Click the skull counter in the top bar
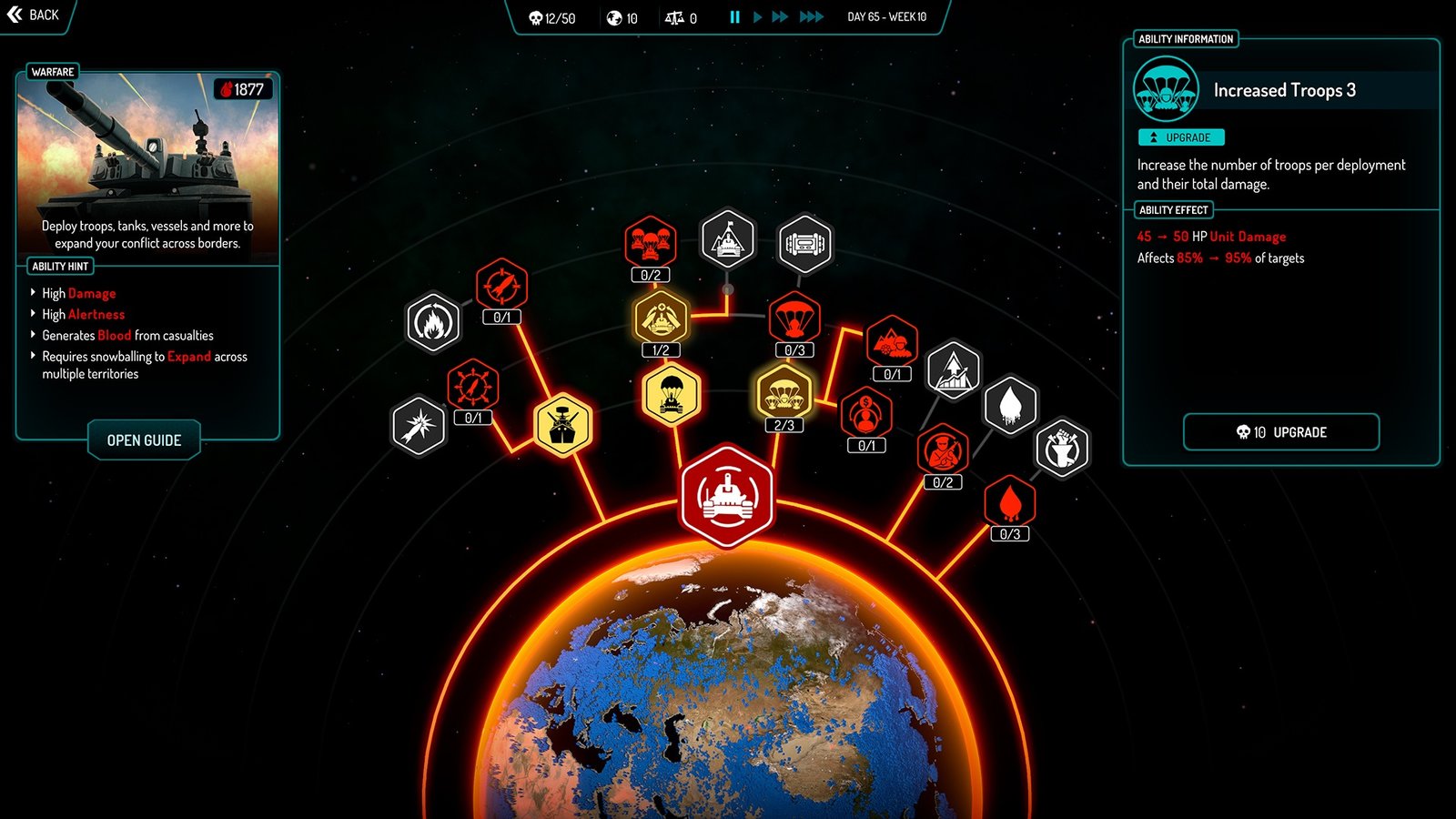This screenshot has height=819, width=1456. 546,17
